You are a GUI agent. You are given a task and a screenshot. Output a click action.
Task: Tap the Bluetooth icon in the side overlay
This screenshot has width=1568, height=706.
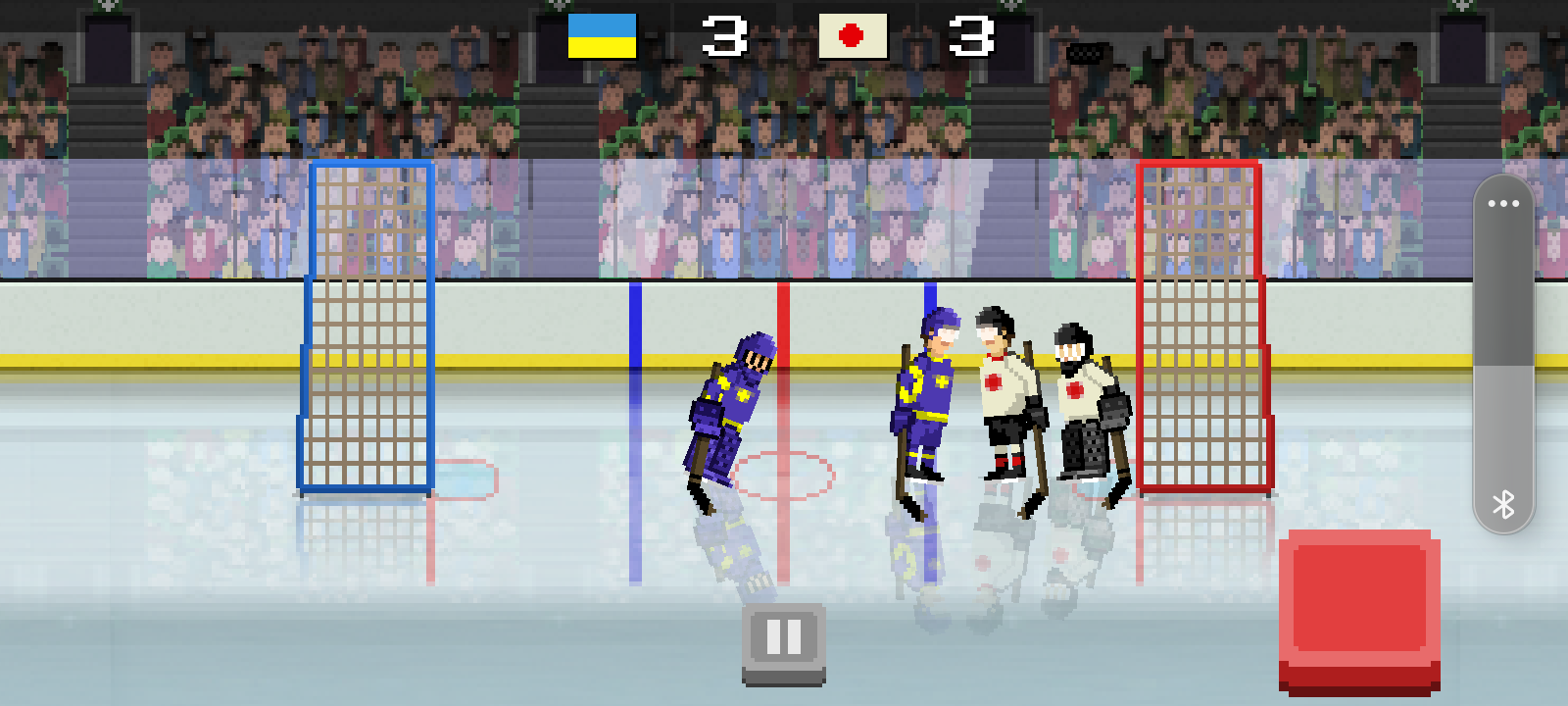1502,503
